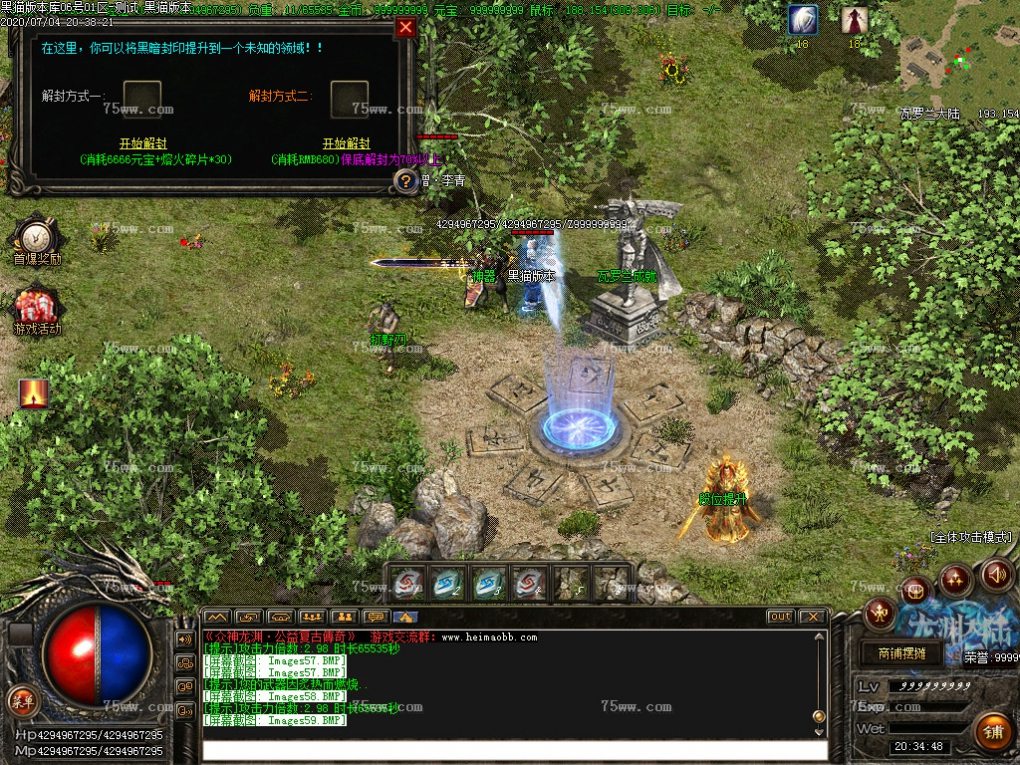Start unsealing with method one (6666 元宝)
1020x765 pixels.
143,144
